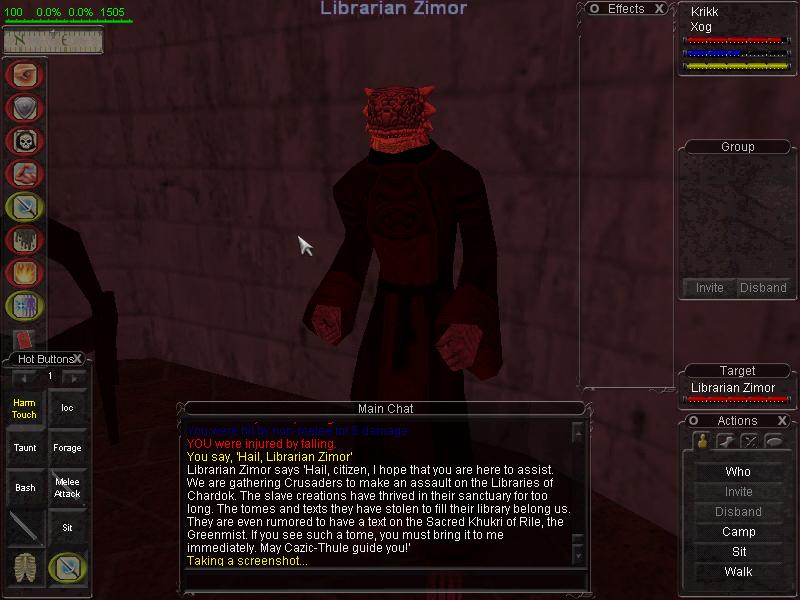Viewport: 800px width, 600px height.
Task: Click the Who button in Actions
Action: click(x=738, y=472)
